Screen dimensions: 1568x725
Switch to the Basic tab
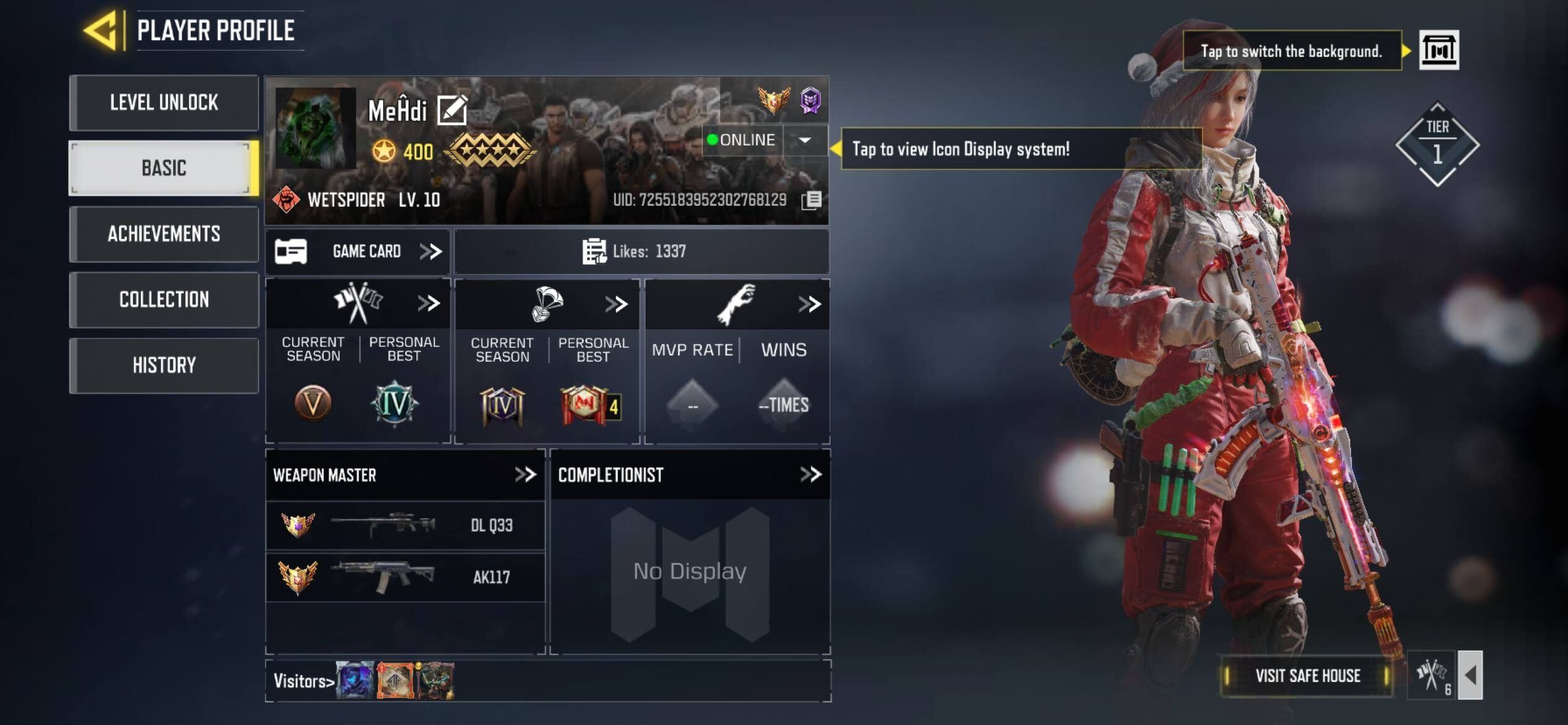tap(163, 168)
